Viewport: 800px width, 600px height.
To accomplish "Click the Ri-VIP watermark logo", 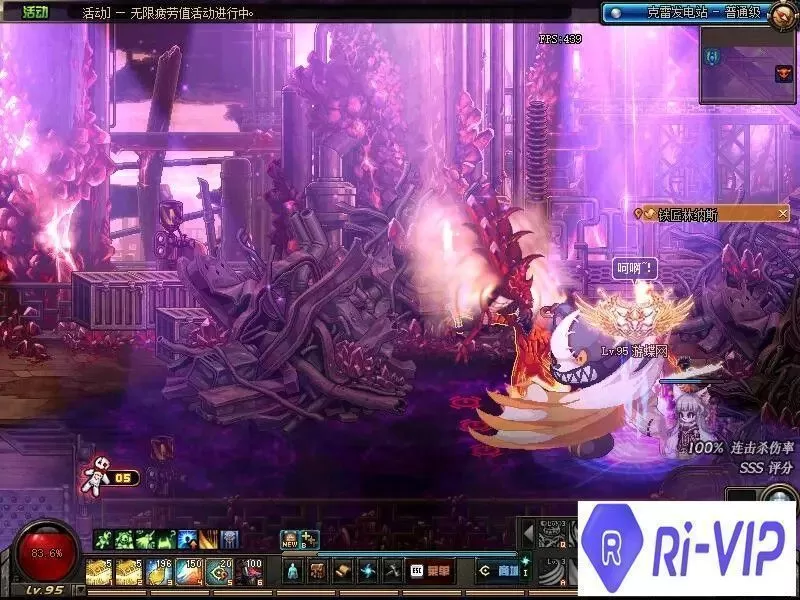I will click(688, 550).
